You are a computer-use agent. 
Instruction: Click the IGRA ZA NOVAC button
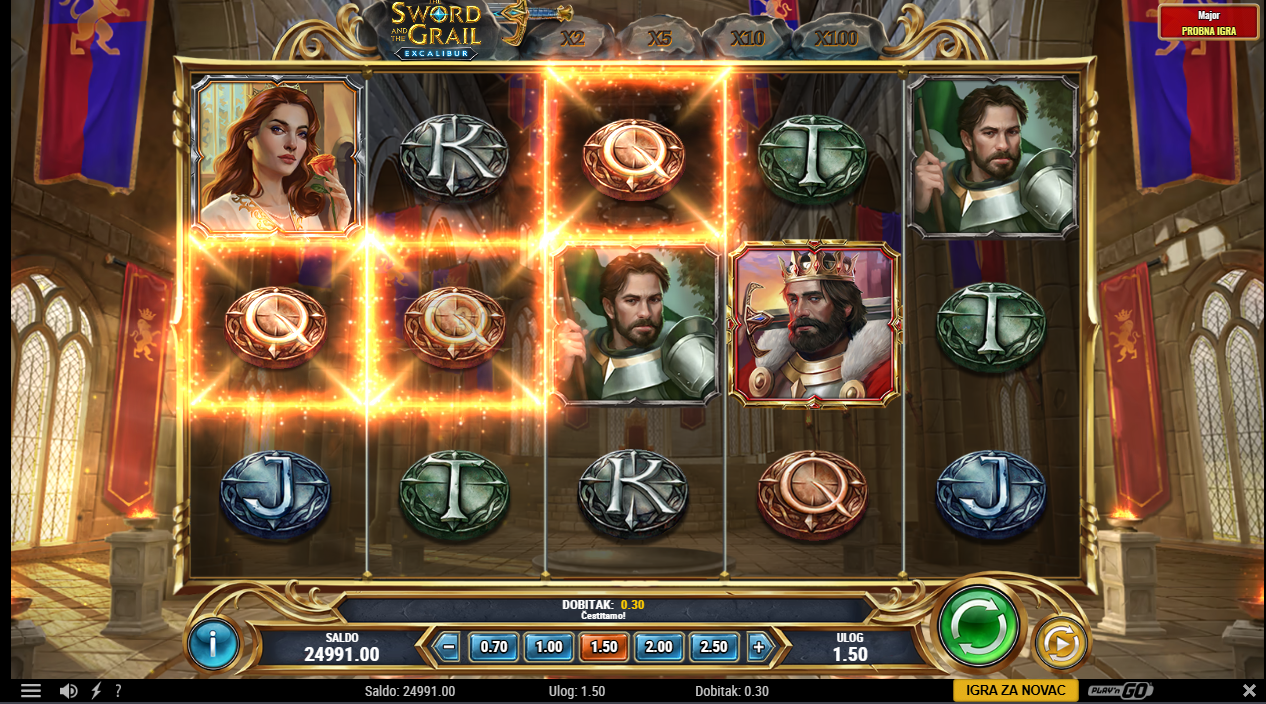click(x=1015, y=691)
